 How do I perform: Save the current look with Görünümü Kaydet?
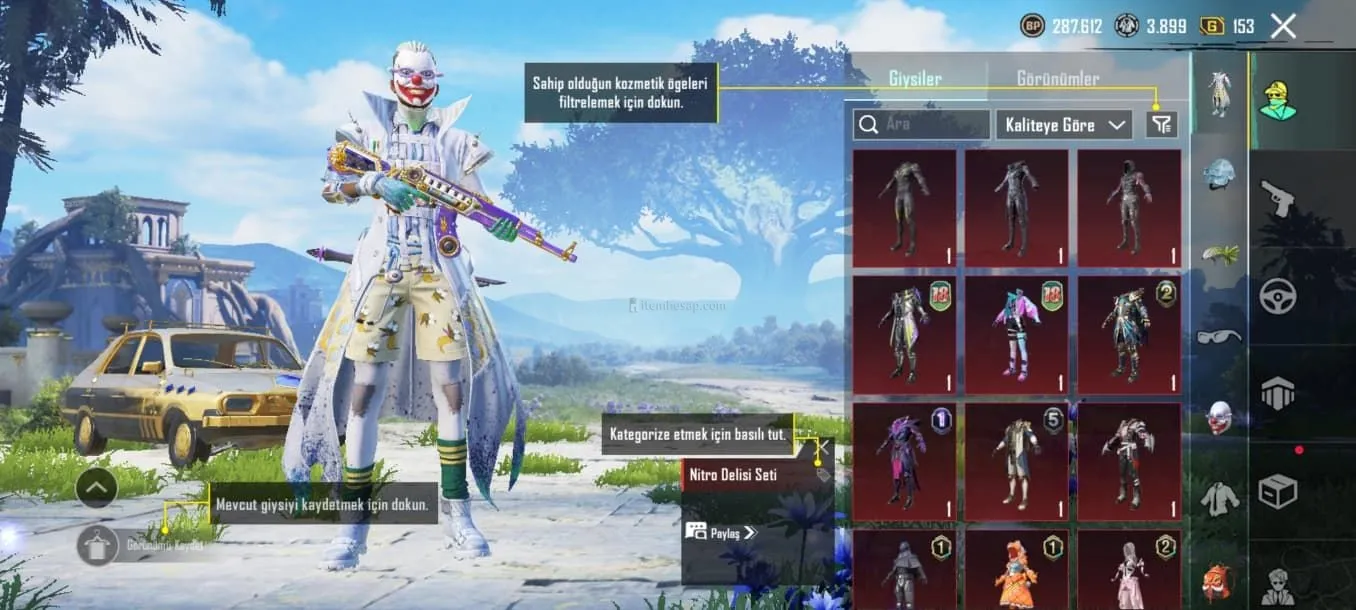pyautogui.click(x=99, y=546)
